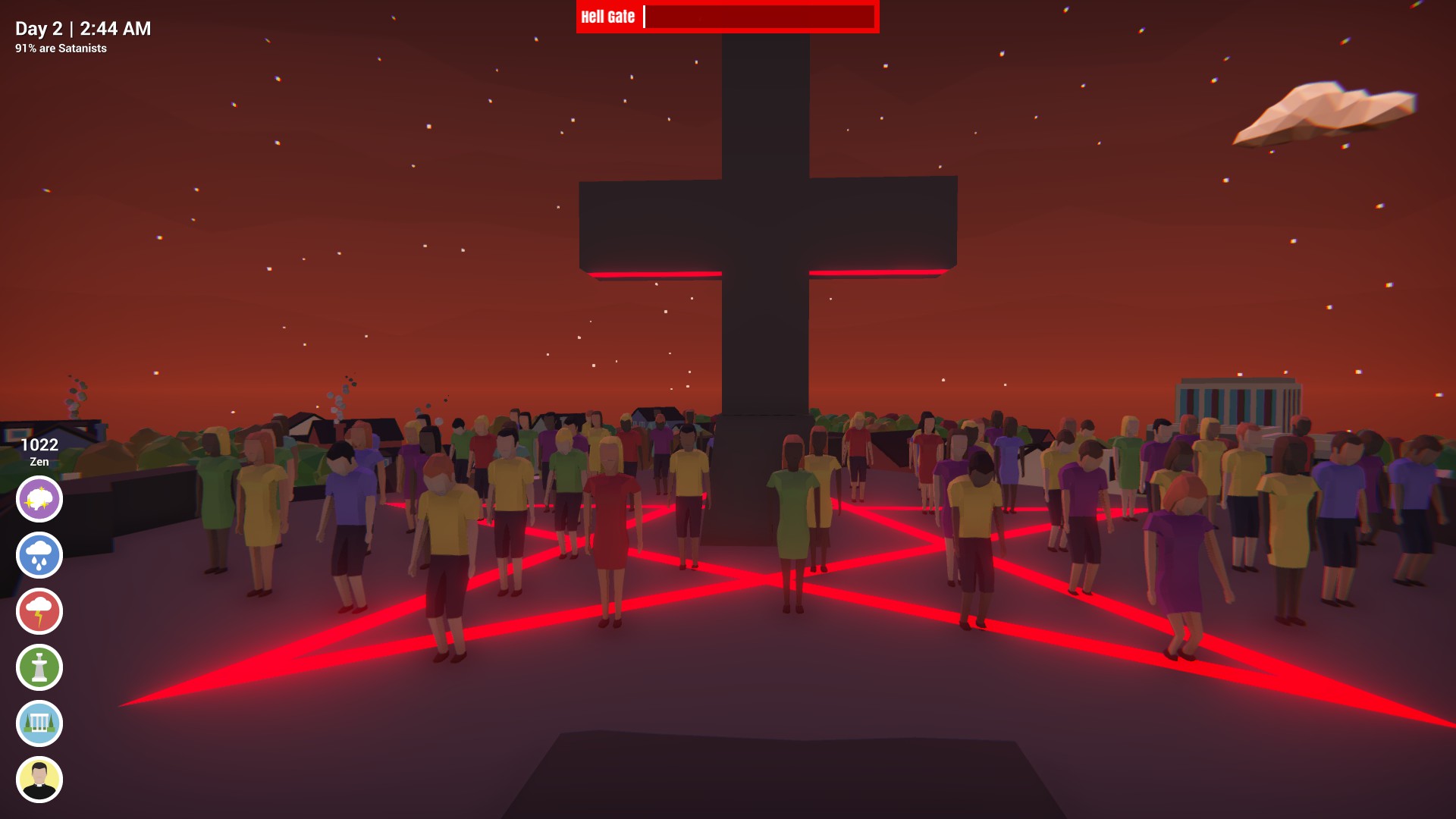
Task: Select the temple building power
Action: pos(39,723)
